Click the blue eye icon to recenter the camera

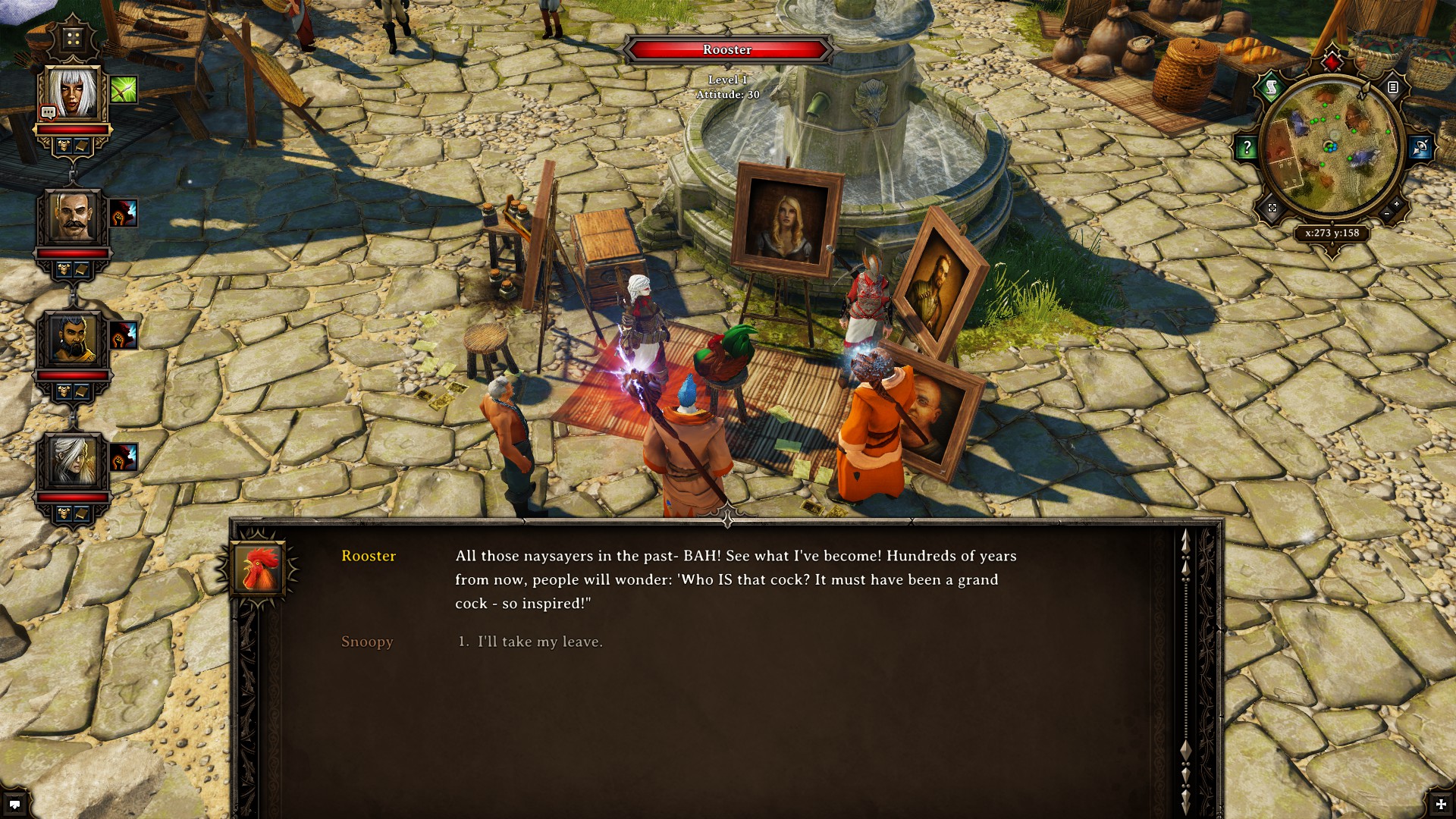pos(1418,146)
